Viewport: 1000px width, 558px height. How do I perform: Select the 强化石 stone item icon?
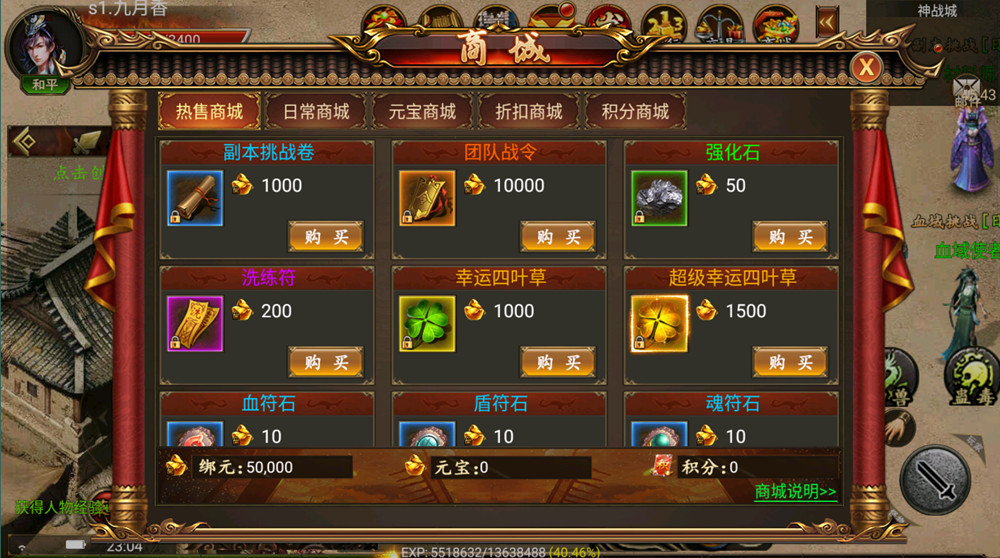pos(659,199)
